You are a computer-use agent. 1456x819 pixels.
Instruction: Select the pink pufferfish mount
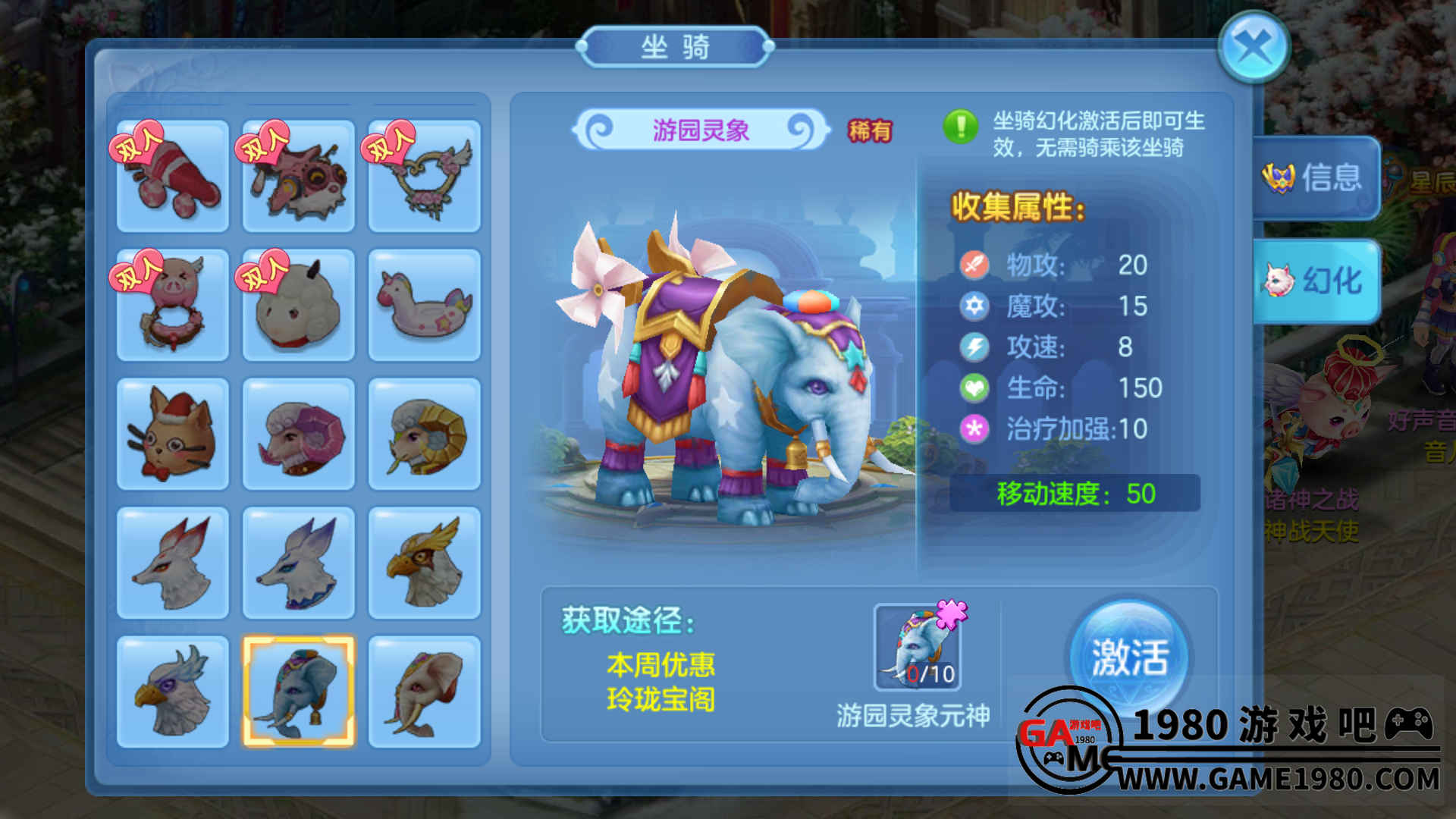[299, 176]
